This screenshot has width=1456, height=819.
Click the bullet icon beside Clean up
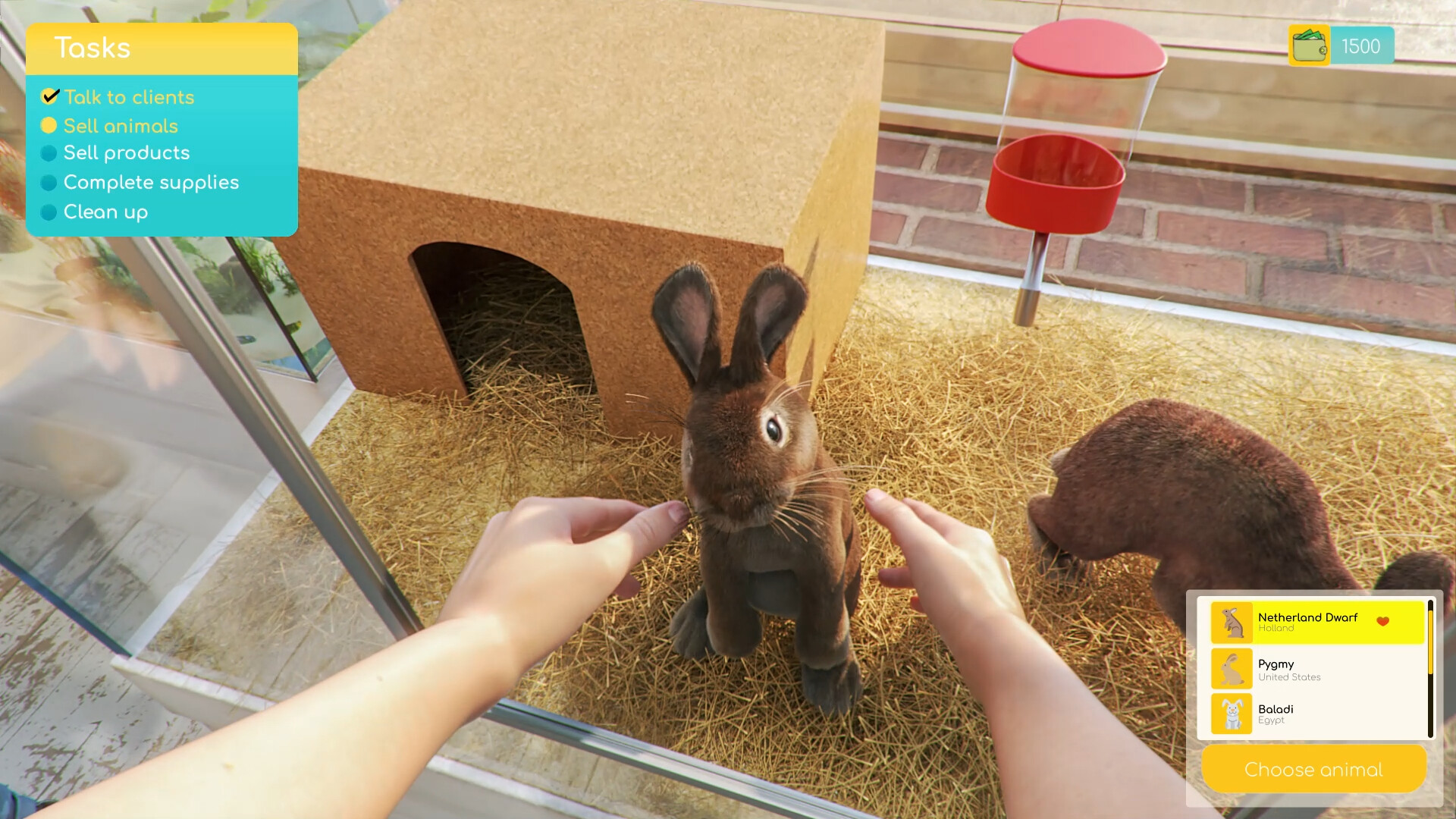pyautogui.click(x=50, y=213)
